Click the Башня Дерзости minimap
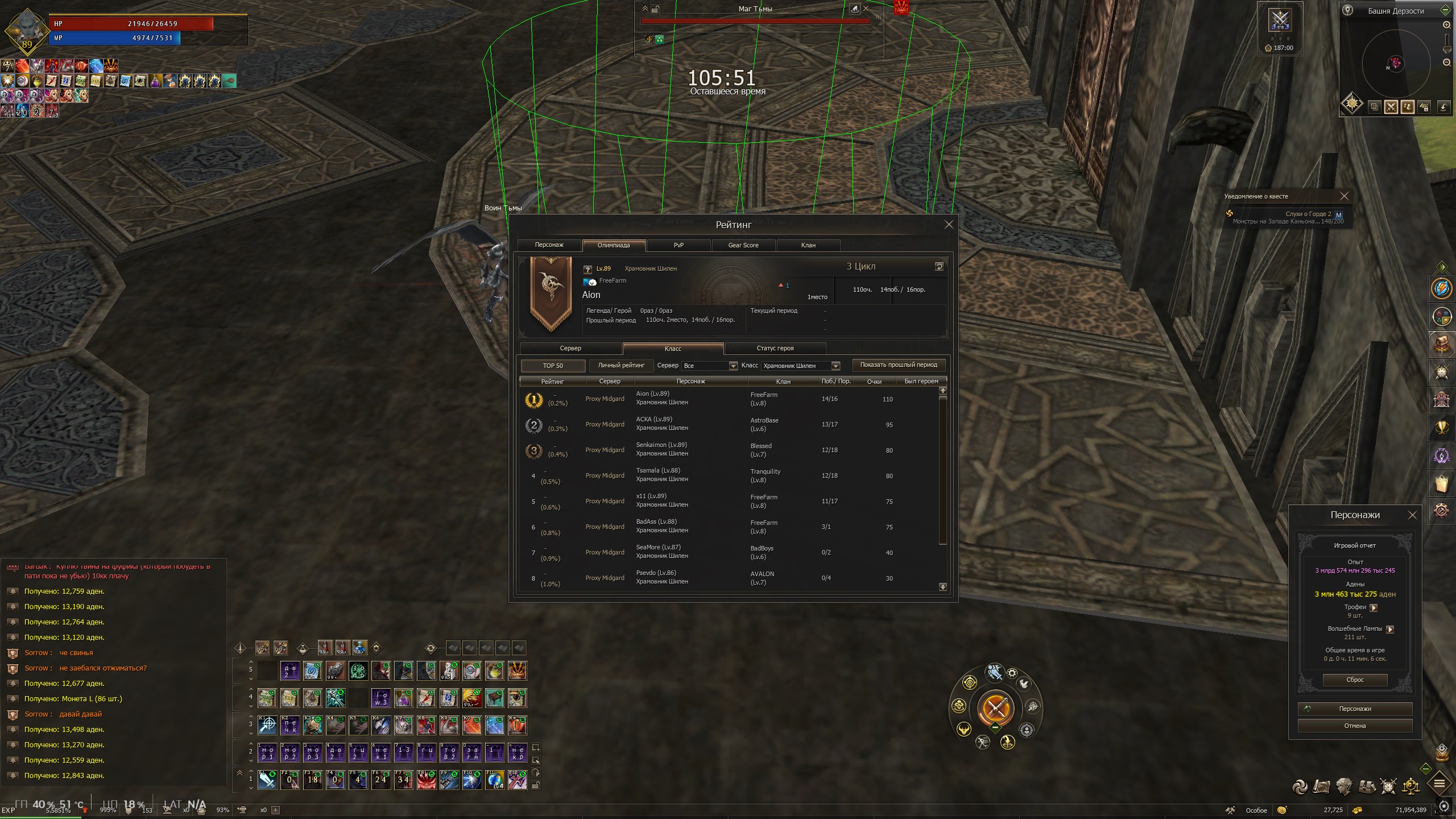 [x=1395, y=64]
